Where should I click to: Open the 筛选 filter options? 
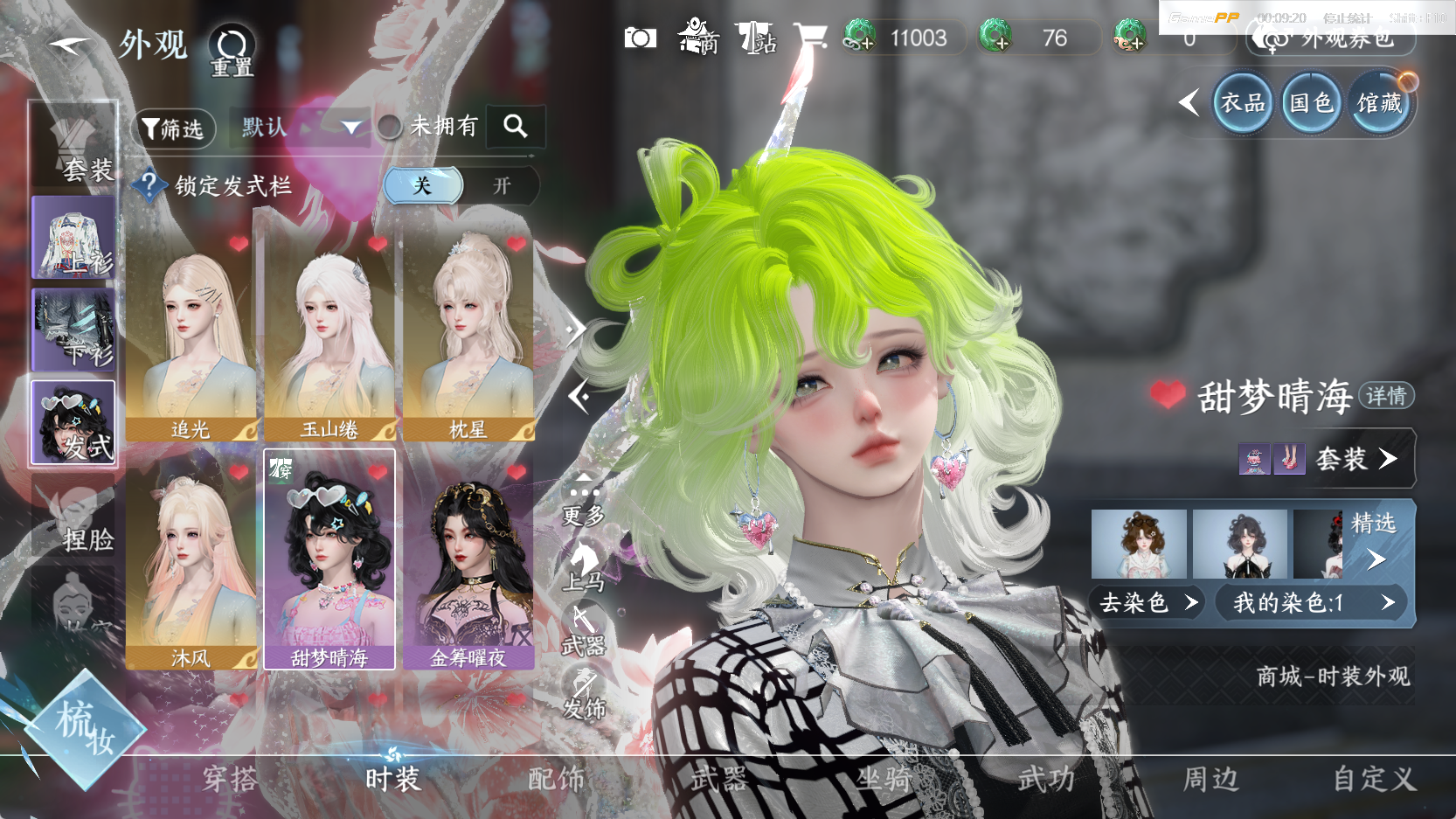[173, 129]
